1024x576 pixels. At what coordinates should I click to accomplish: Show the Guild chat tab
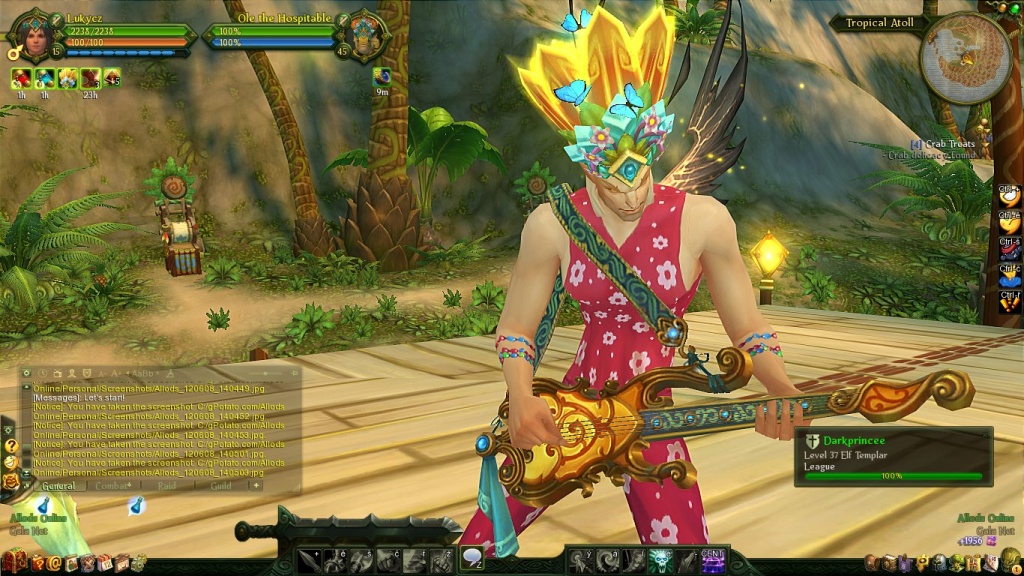(x=220, y=486)
